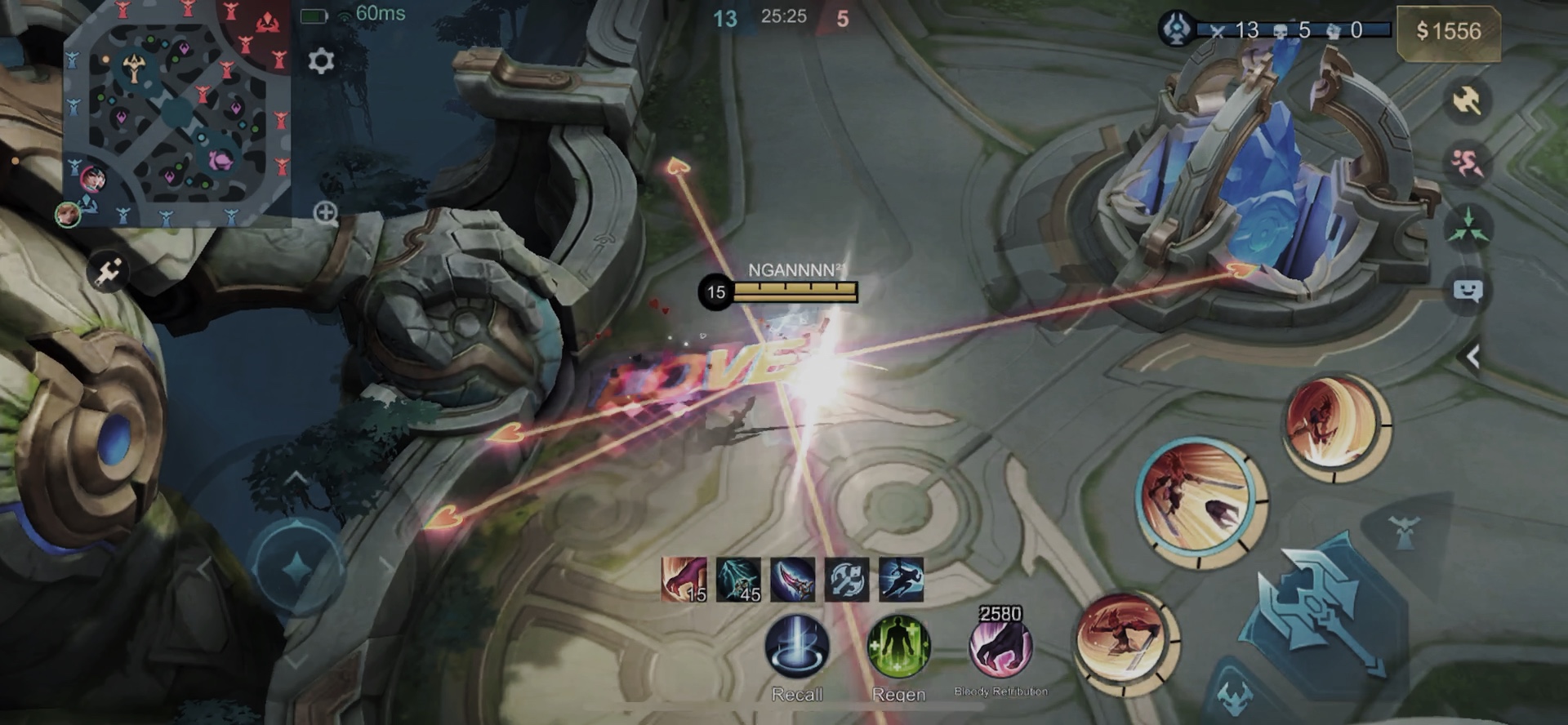Collapse the side panel arrow
The width and height of the screenshot is (1568, 725).
pos(1472,357)
